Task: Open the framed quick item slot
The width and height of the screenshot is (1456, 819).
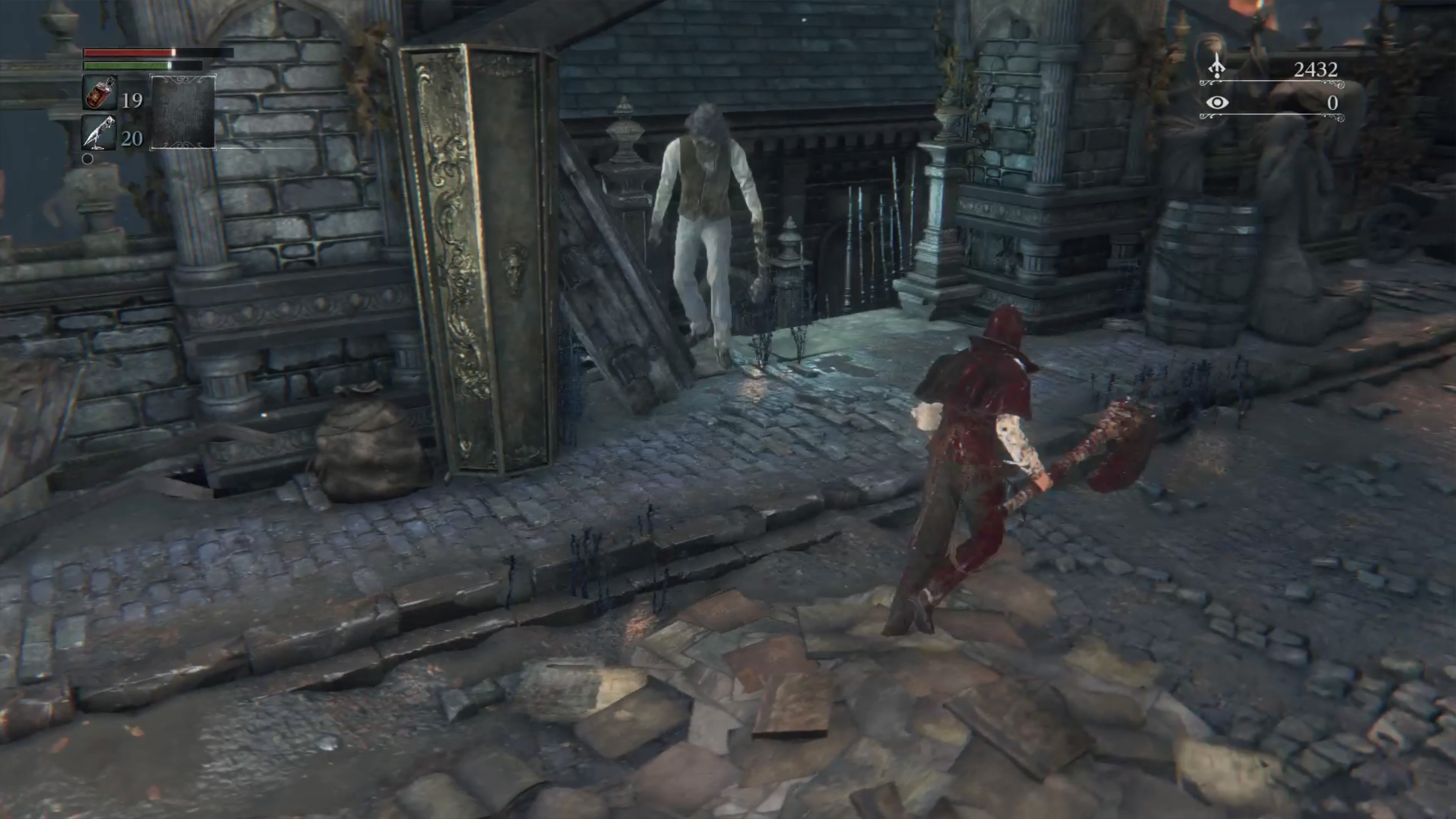Action: [x=182, y=112]
